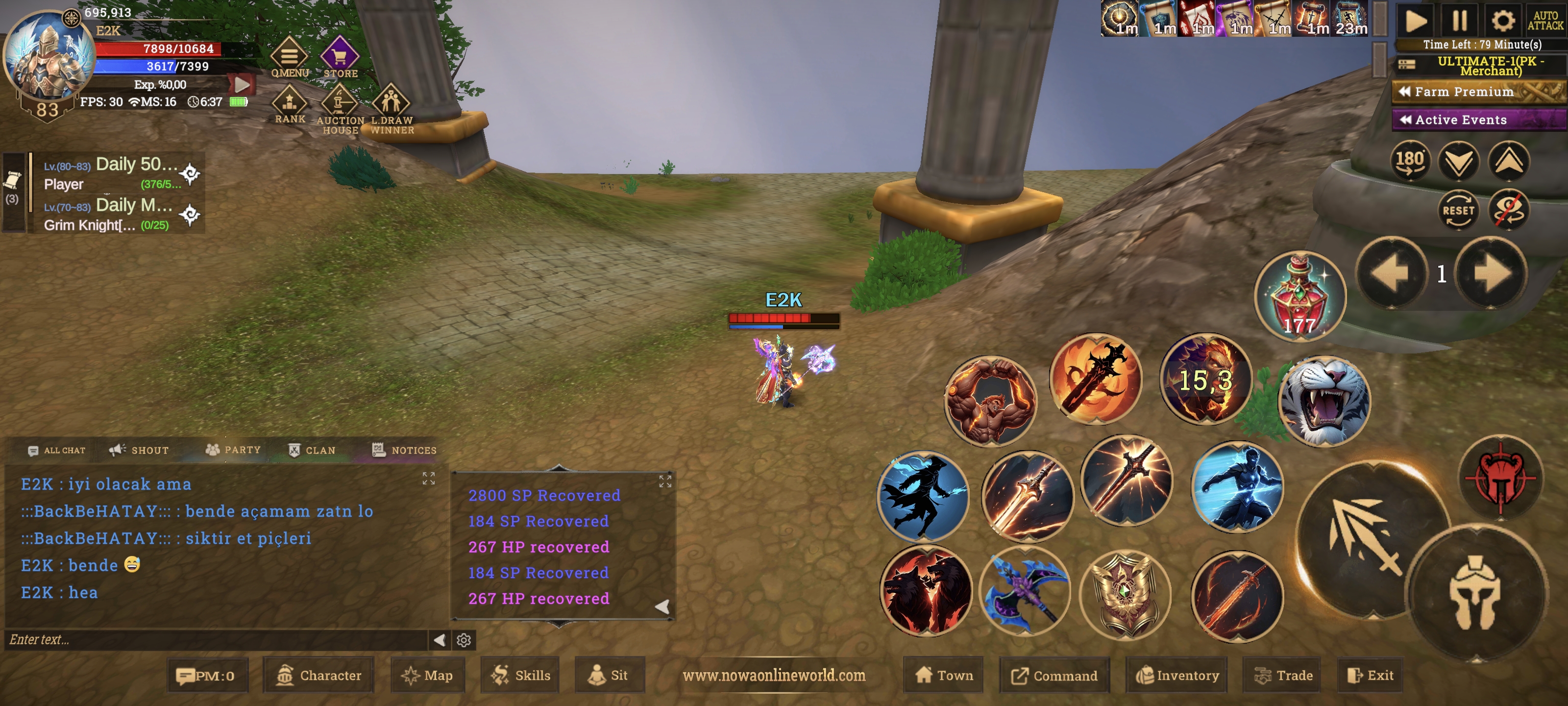Select the Party chat tab
This screenshot has height=706, width=1568.
[x=233, y=450]
